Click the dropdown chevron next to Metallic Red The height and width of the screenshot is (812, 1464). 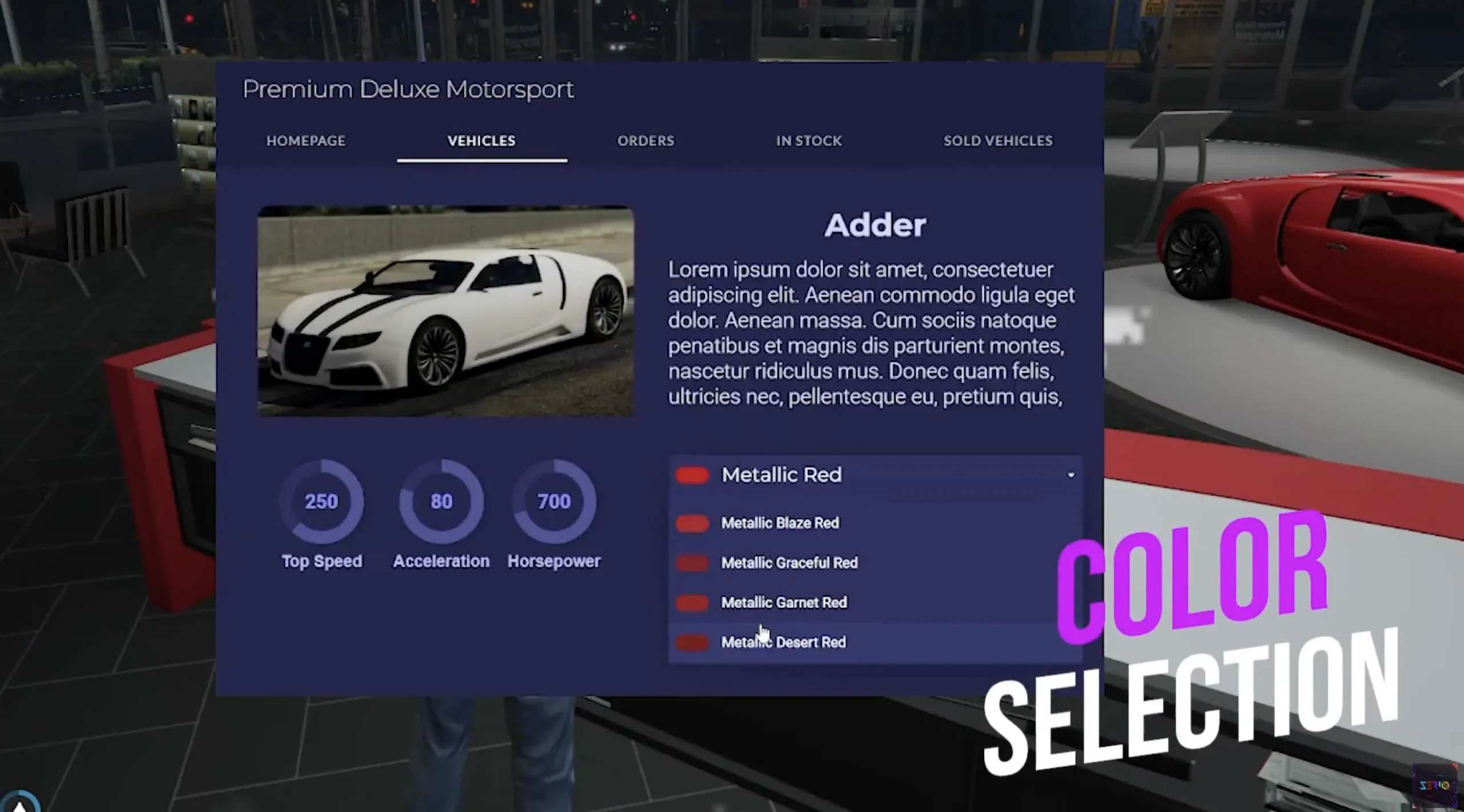coord(1071,475)
